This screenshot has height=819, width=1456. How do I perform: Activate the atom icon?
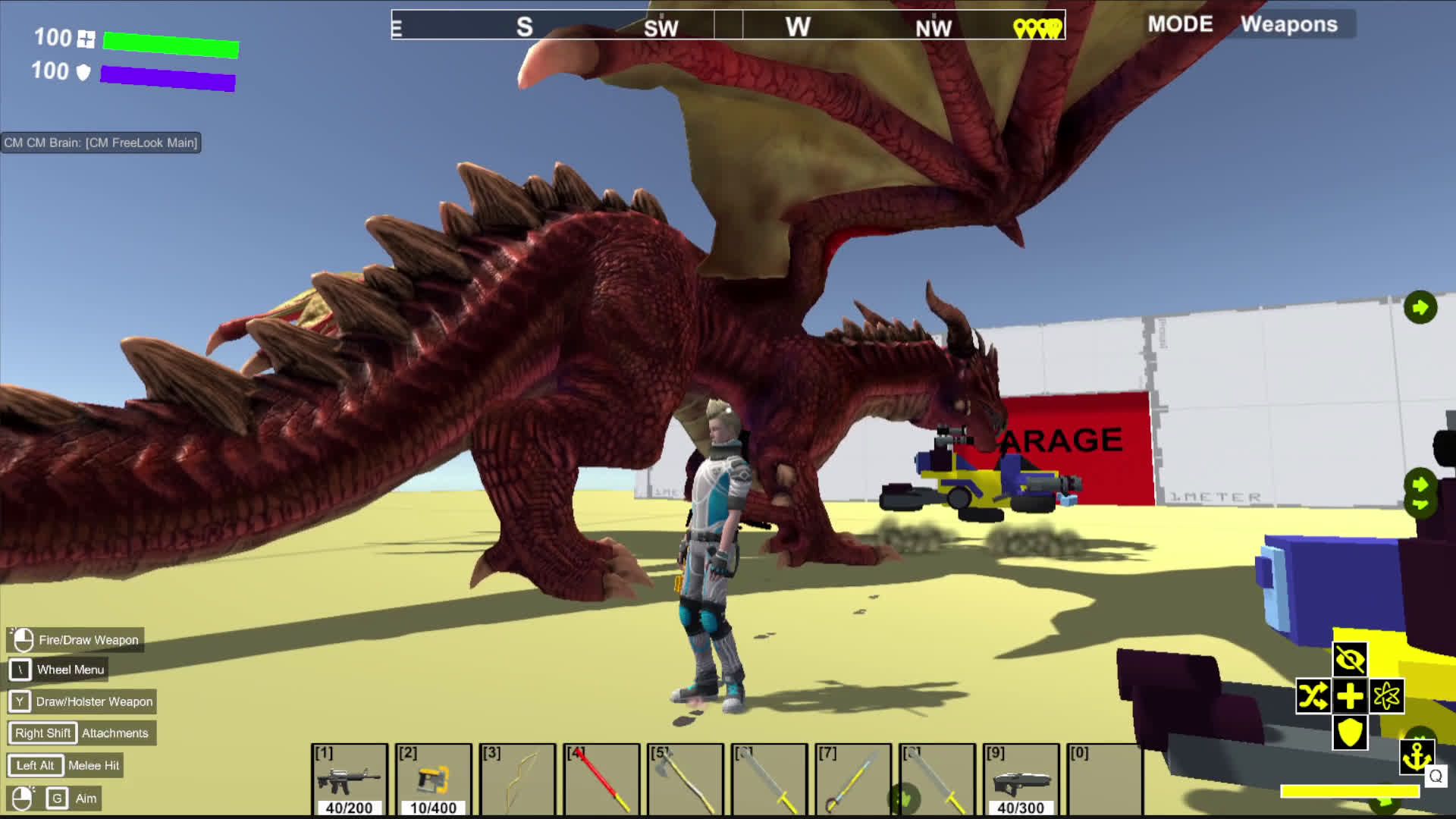(1387, 696)
